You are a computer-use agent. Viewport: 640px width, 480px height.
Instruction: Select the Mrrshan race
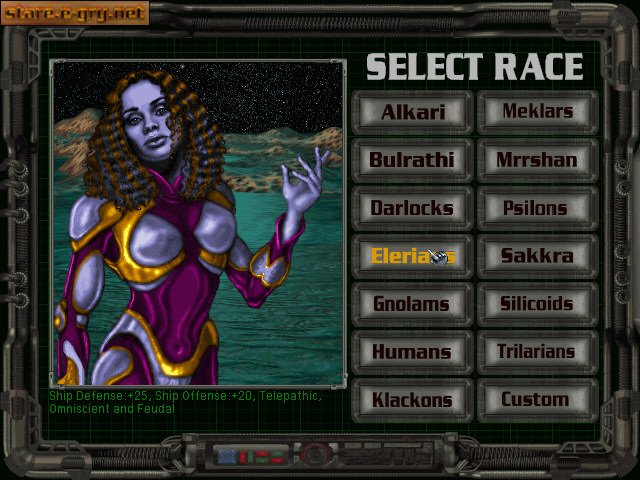[x=537, y=160]
